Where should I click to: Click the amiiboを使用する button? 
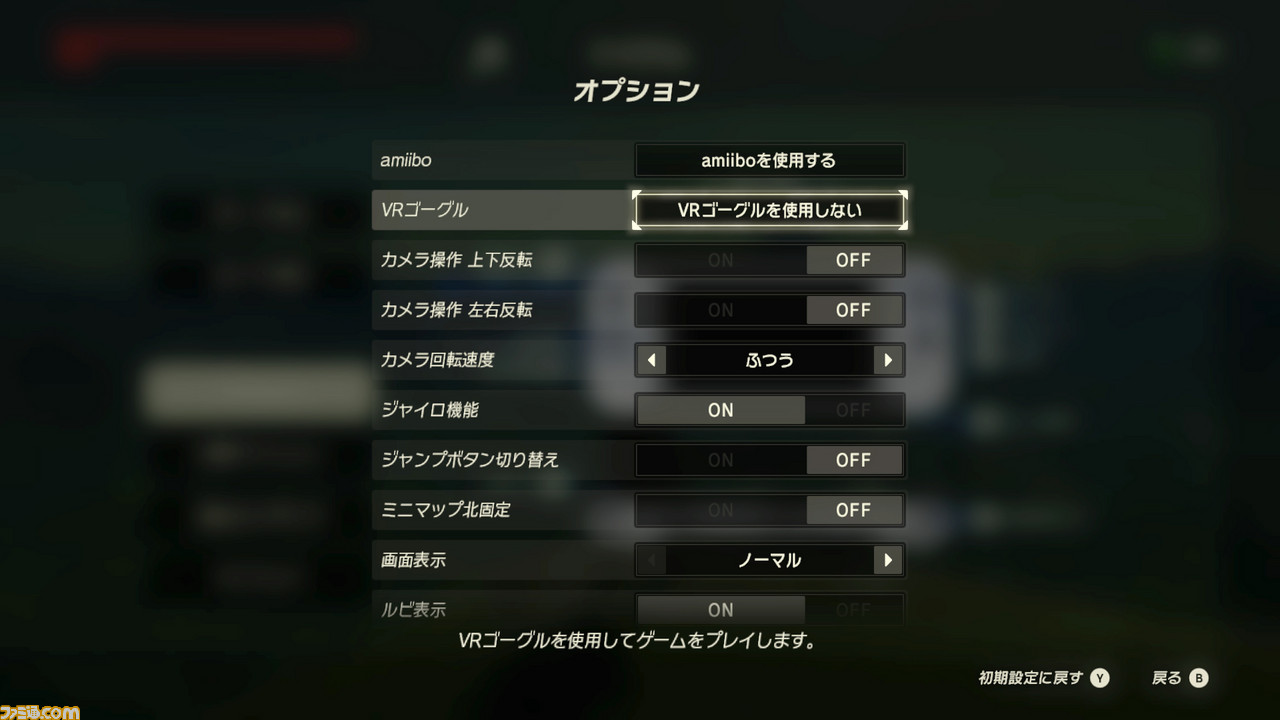[x=769, y=160]
